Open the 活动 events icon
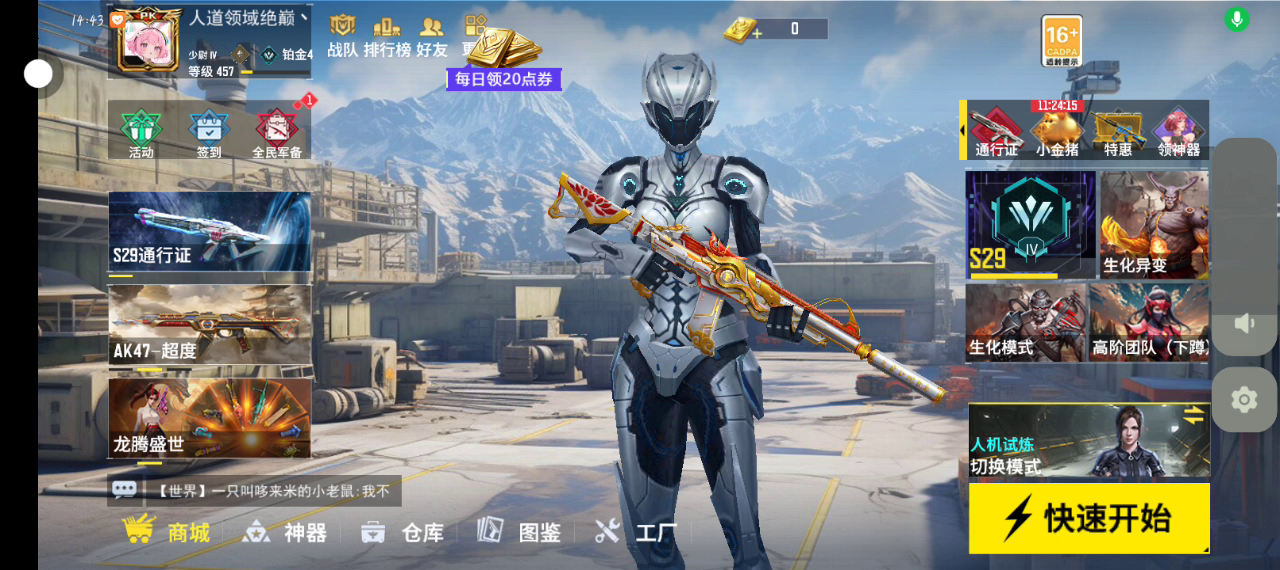1280x570 pixels. coord(141,133)
